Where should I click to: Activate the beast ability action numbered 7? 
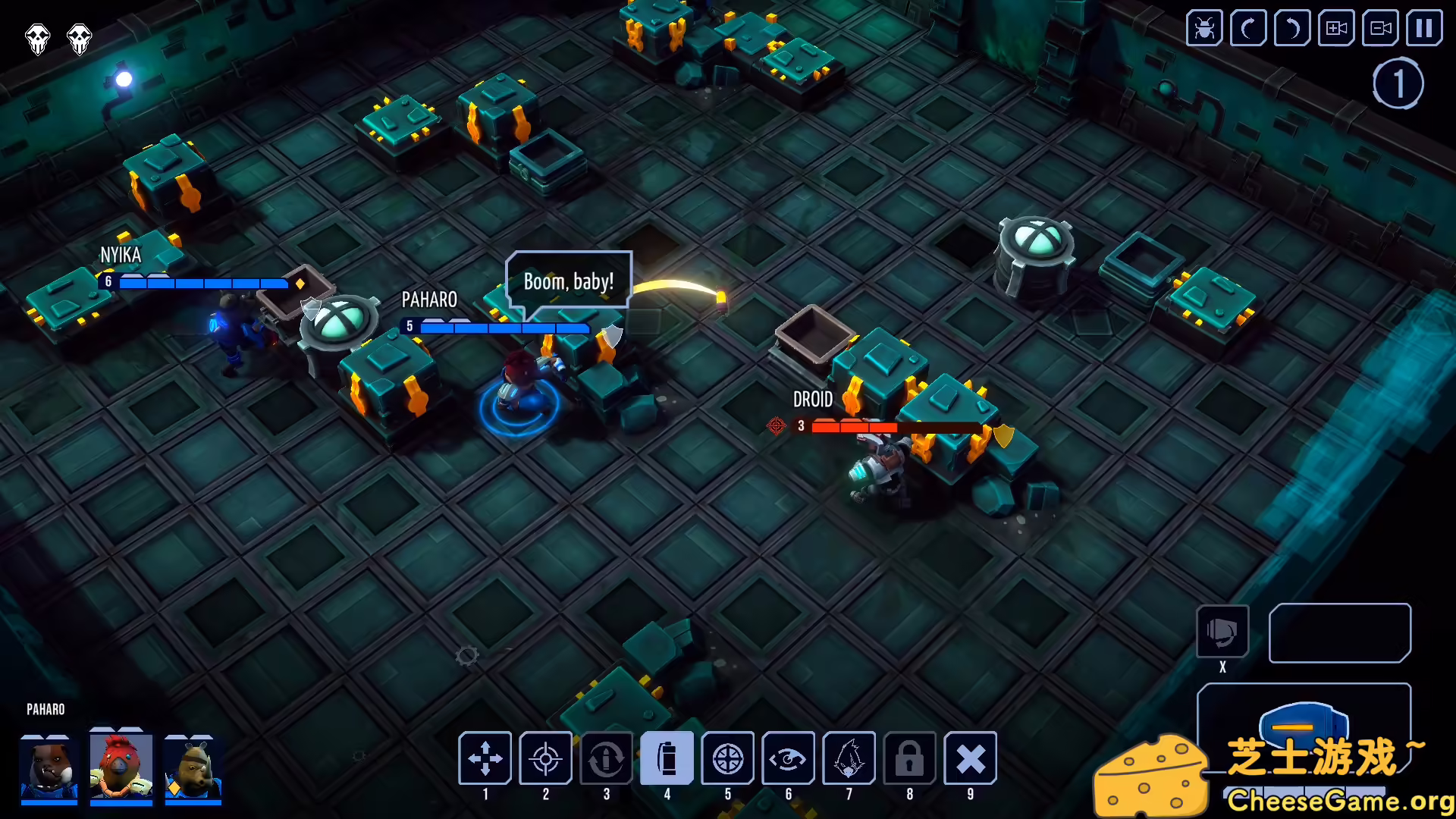tap(849, 759)
